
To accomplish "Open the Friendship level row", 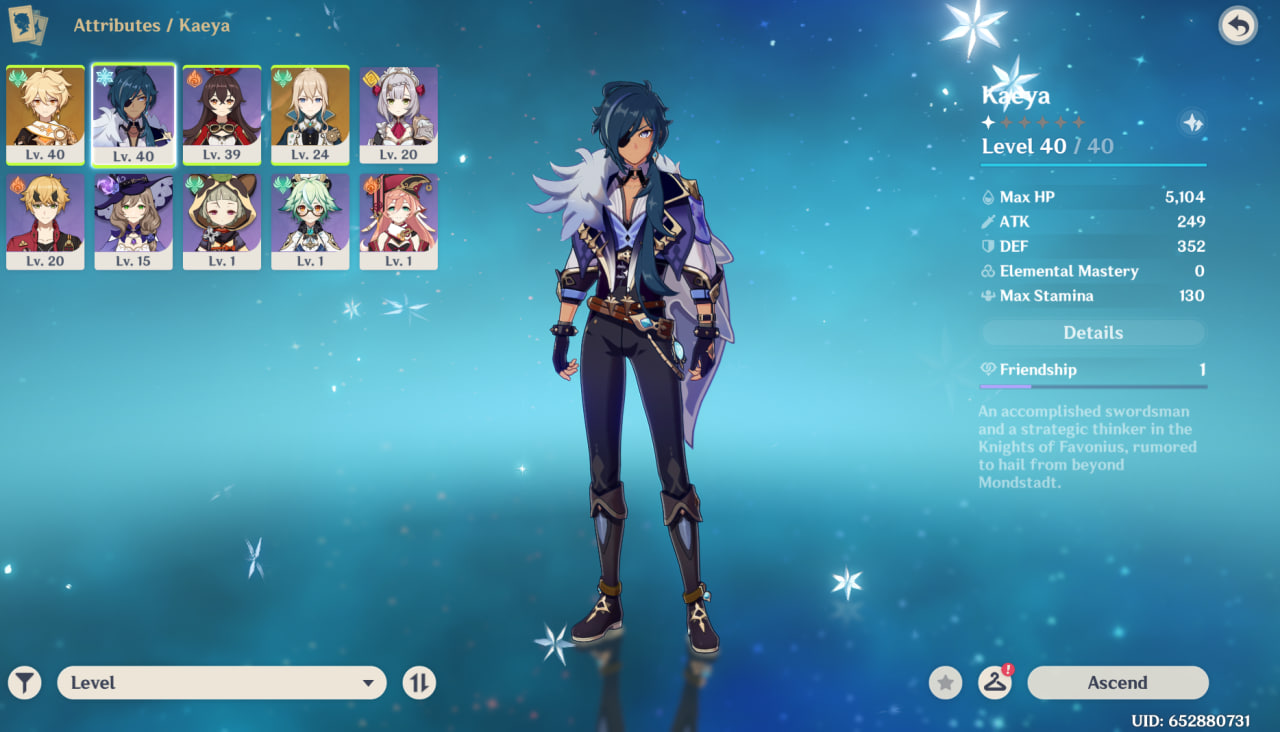I will click(1093, 370).
